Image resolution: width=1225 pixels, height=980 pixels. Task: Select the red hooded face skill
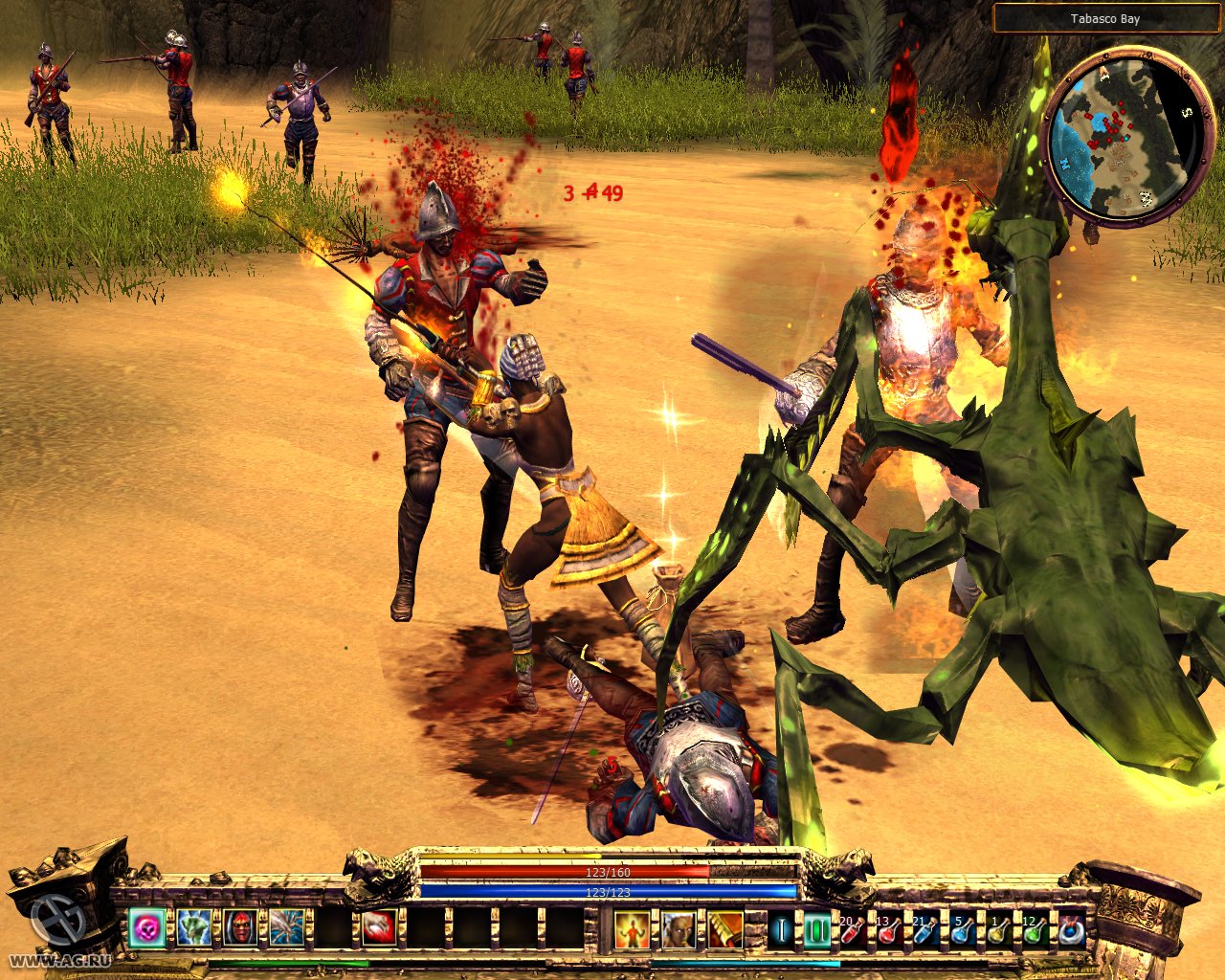point(240,928)
